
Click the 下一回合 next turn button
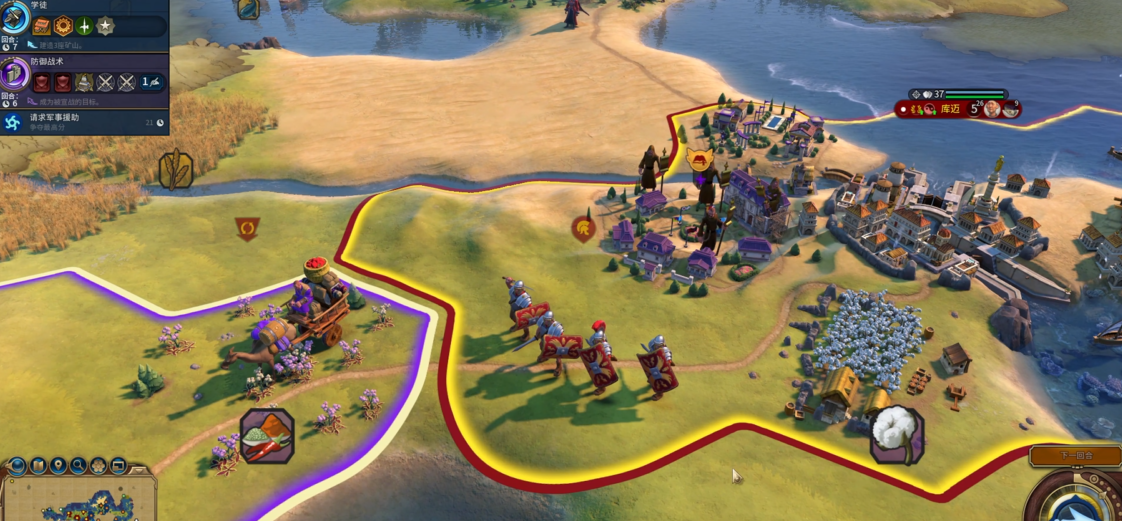tap(1075, 456)
